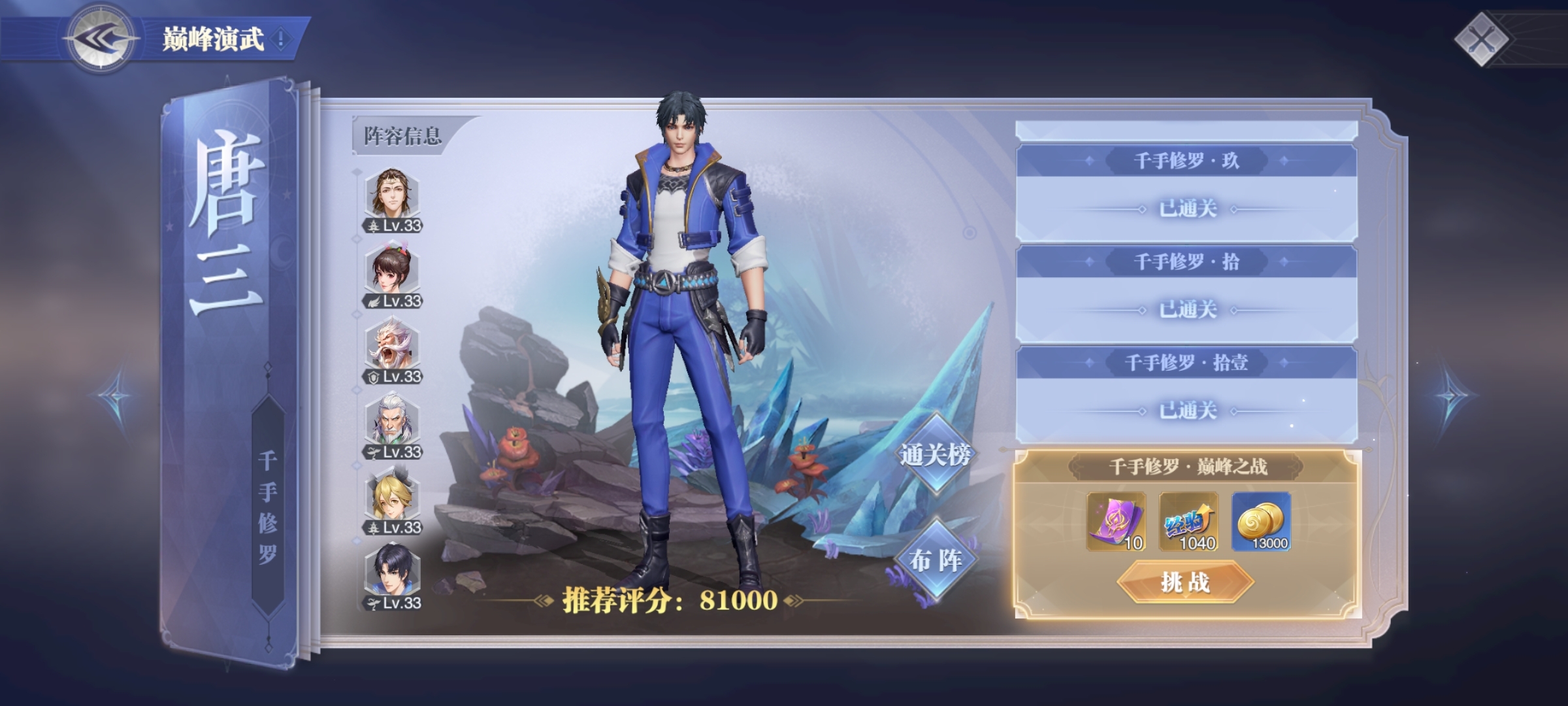Select the 千手修罗·拾 stage row
Viewport: 1568px width, 706px height.
click(1186, 294)
